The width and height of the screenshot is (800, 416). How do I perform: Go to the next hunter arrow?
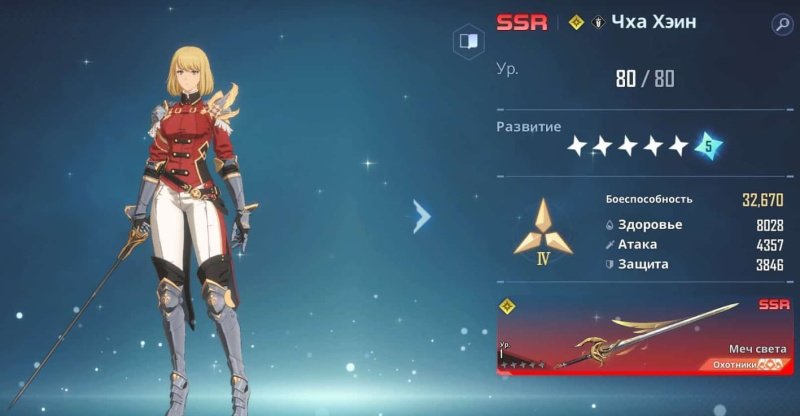pyautogui.click(x=422, y=215)
